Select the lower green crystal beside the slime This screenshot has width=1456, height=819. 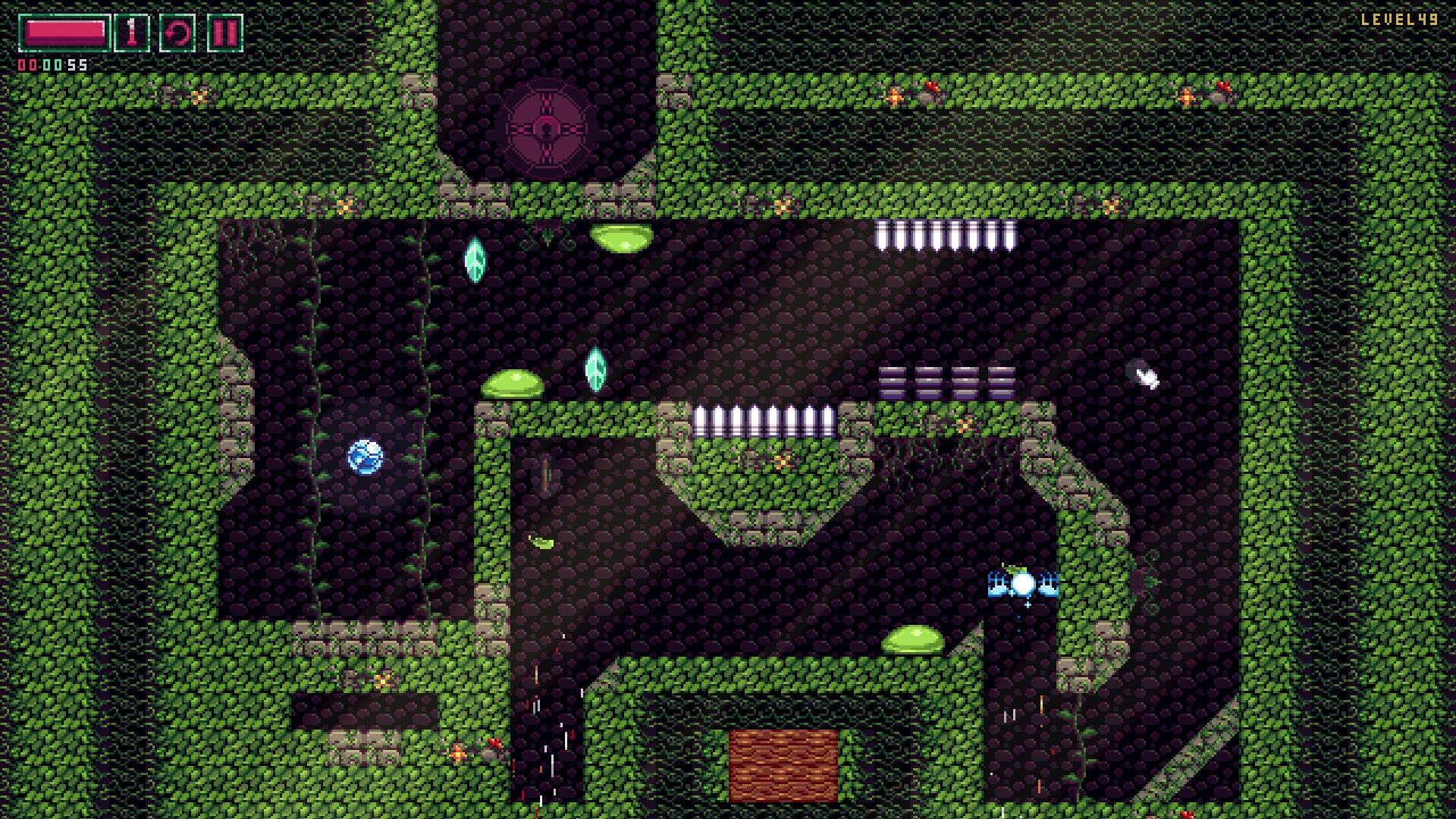(x=595, y=369)
